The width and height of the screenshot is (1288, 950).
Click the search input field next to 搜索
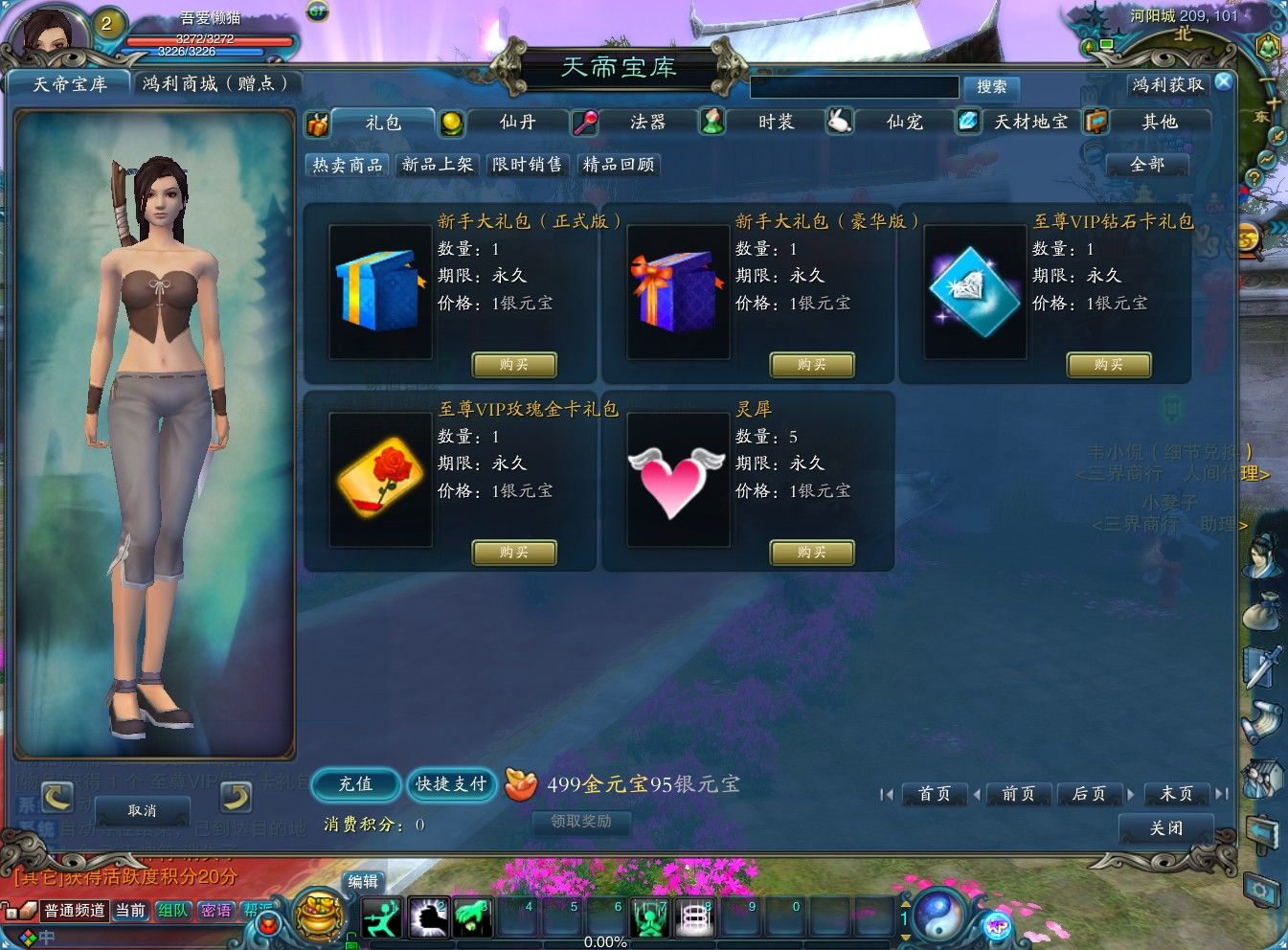(x=852, y=87)
